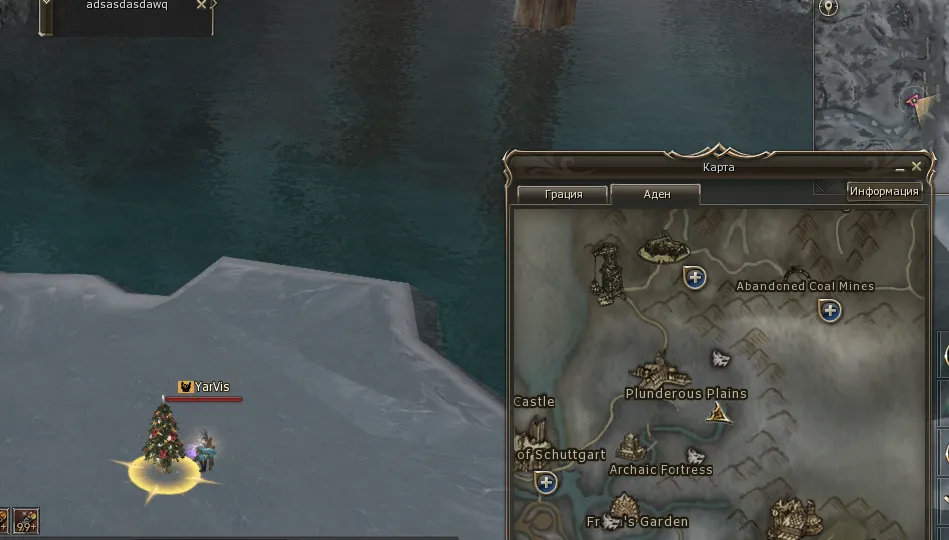Close the adsasdasdawq target window
The image size is (949, 540).
coord(201,5)
